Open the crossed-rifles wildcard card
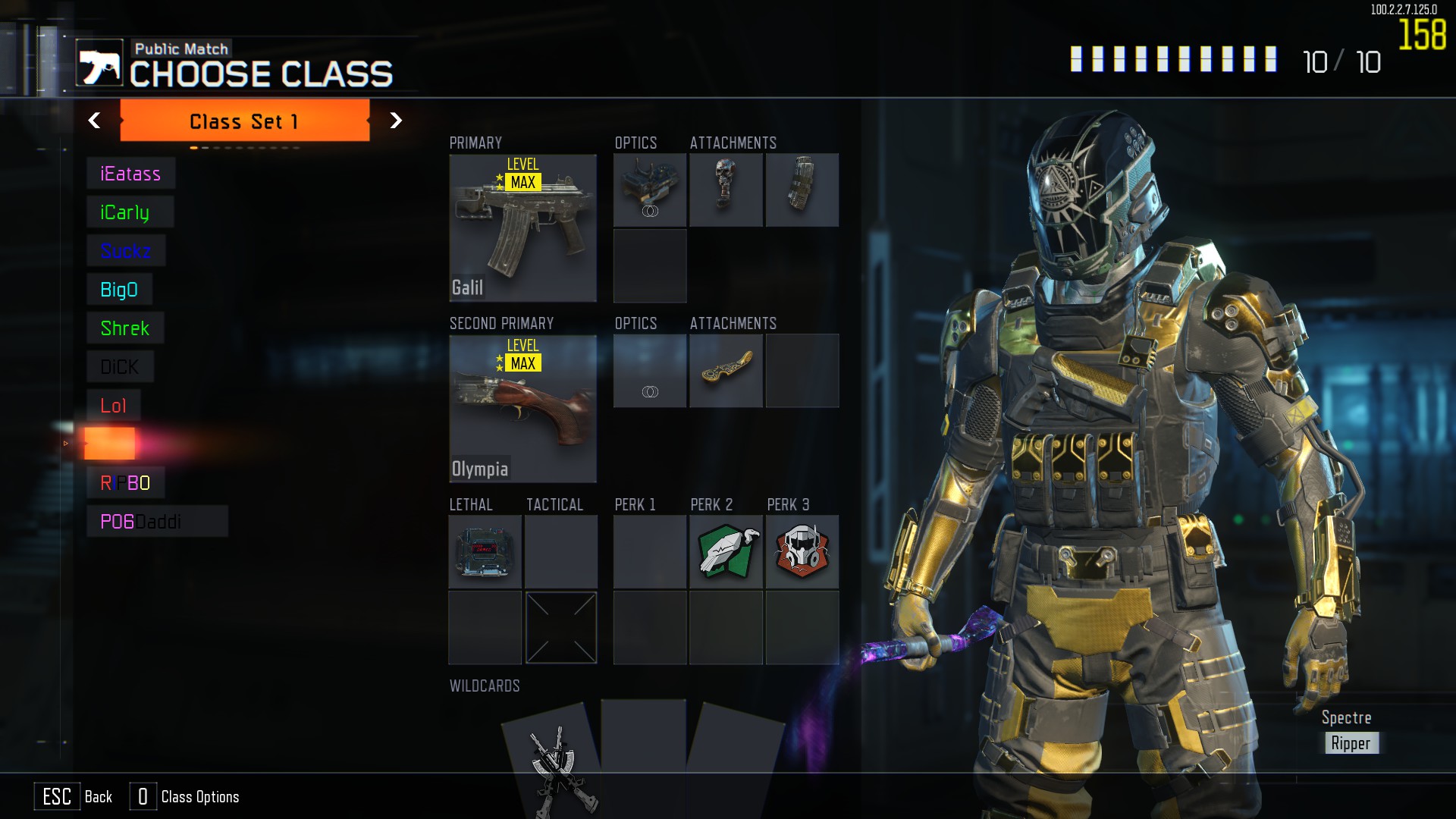 [554, 758]
